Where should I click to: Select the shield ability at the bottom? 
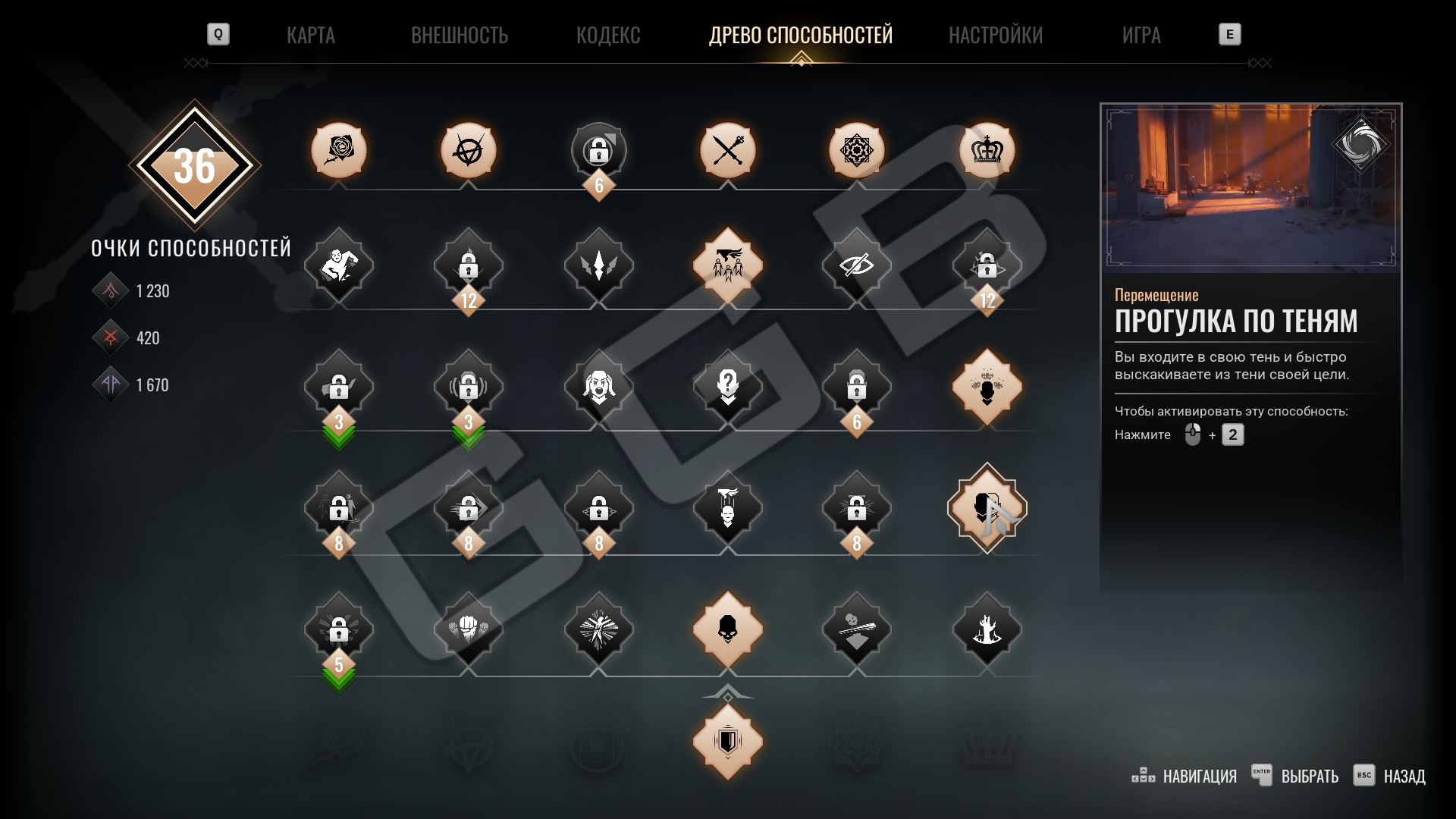[x=728, y=741]
